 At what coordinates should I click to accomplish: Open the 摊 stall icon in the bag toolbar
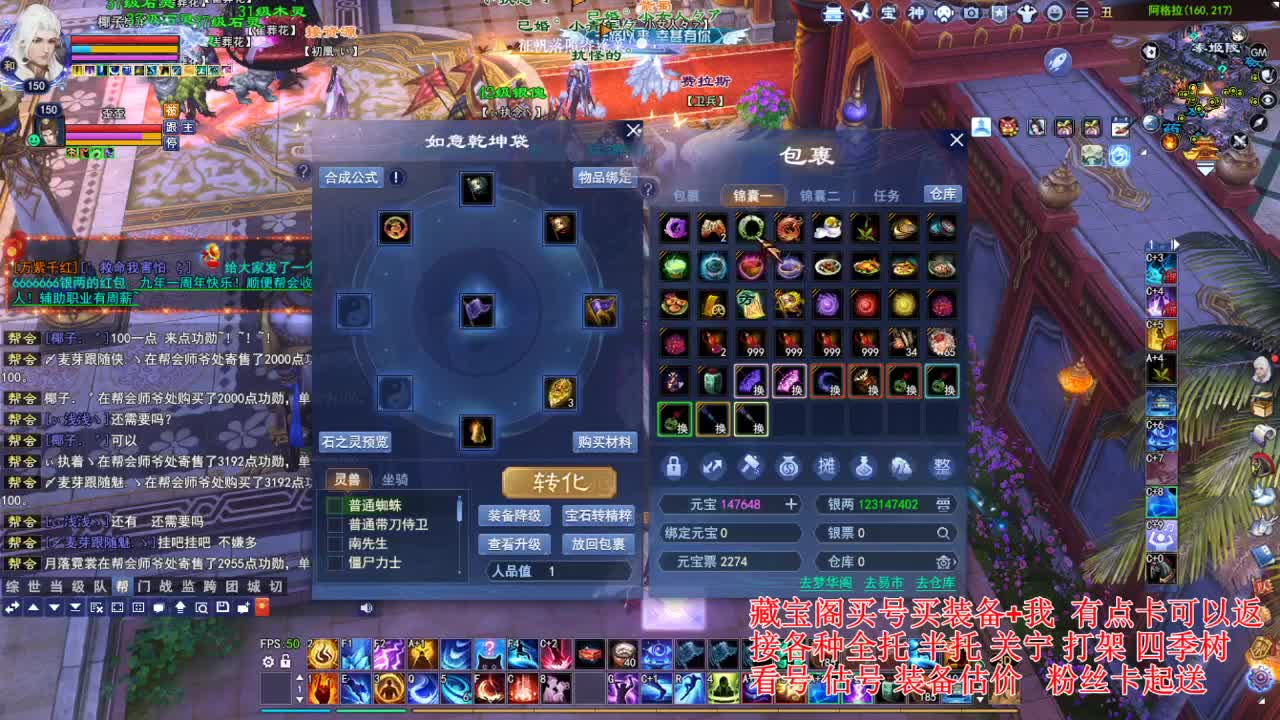tap(827, 467)
